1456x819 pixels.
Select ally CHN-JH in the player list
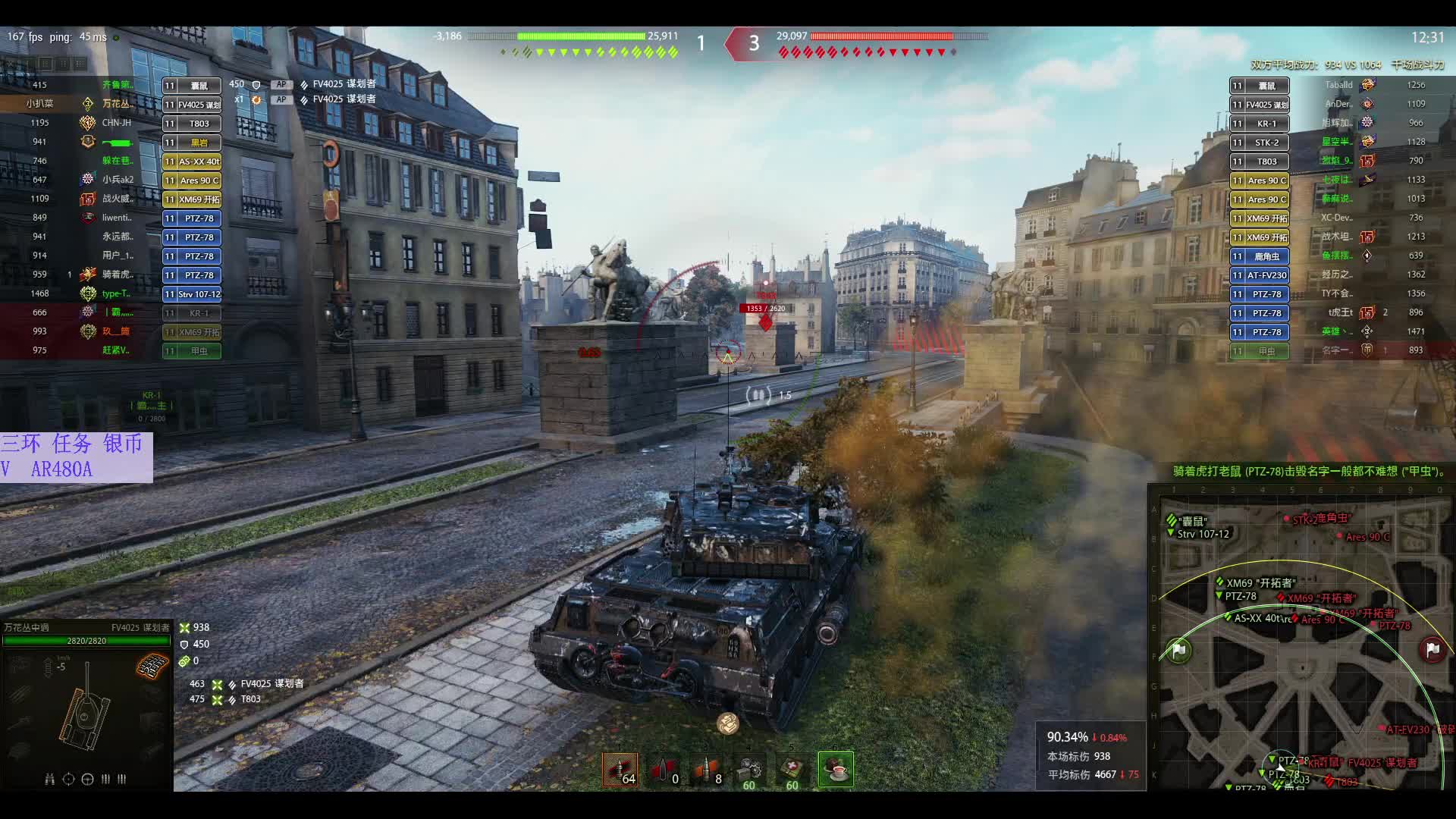tap(117, 123)
